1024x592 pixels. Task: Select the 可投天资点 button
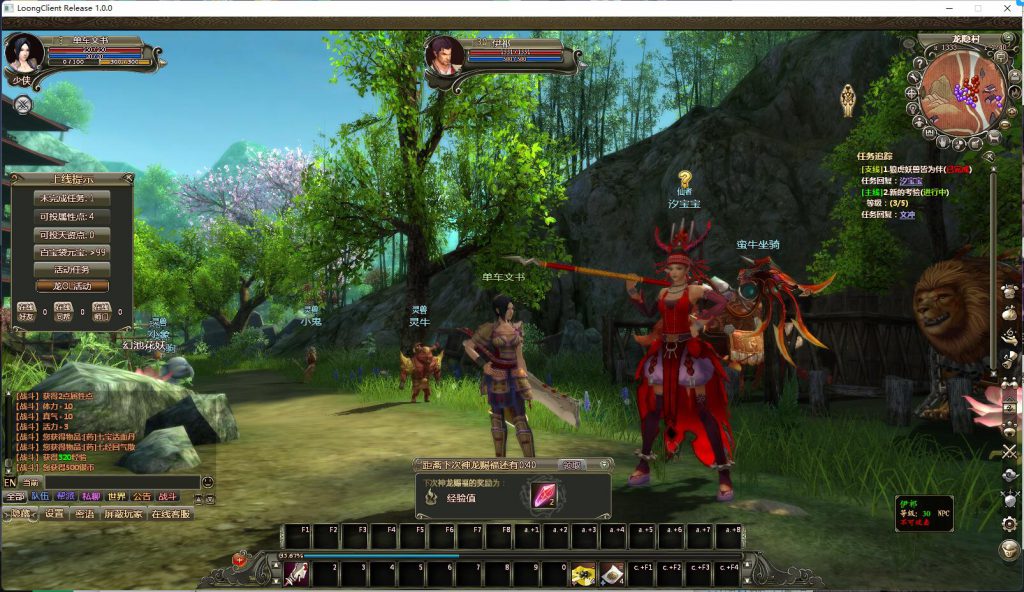point(72,234)
